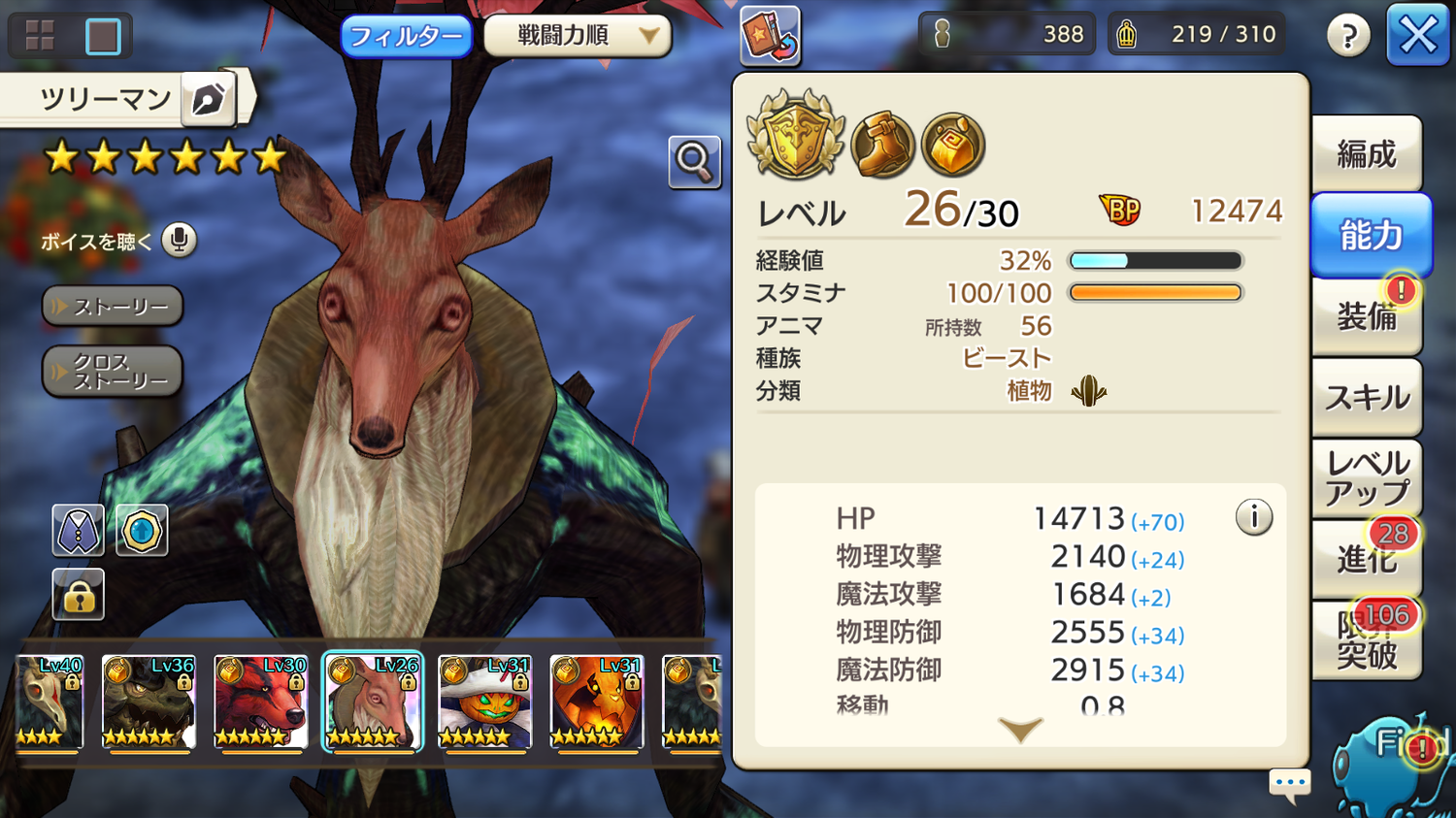Open the 戦闘力順 sort dropdown
The height and width of the screenshot is (818, 1456).
(578, 36)
